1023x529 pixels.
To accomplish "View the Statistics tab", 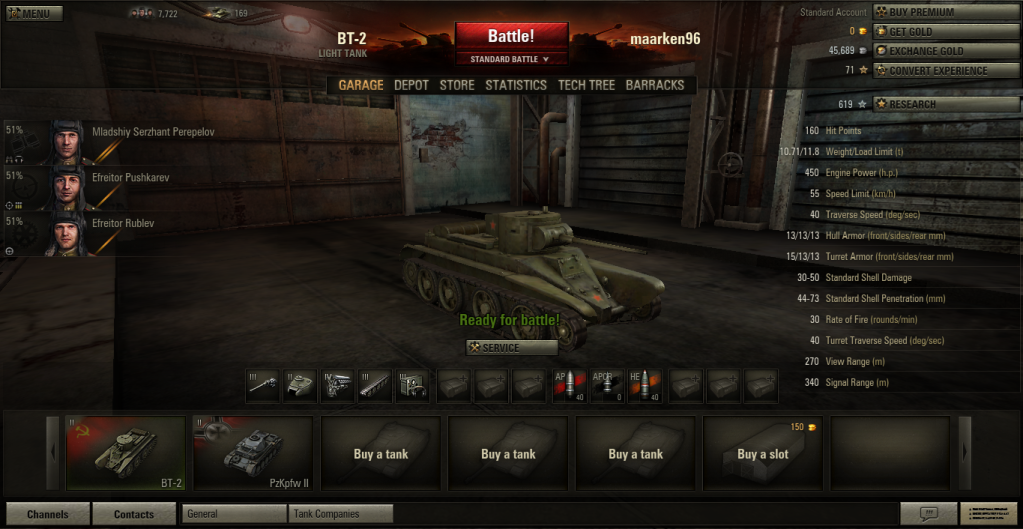I will click(x=516, y=85).
